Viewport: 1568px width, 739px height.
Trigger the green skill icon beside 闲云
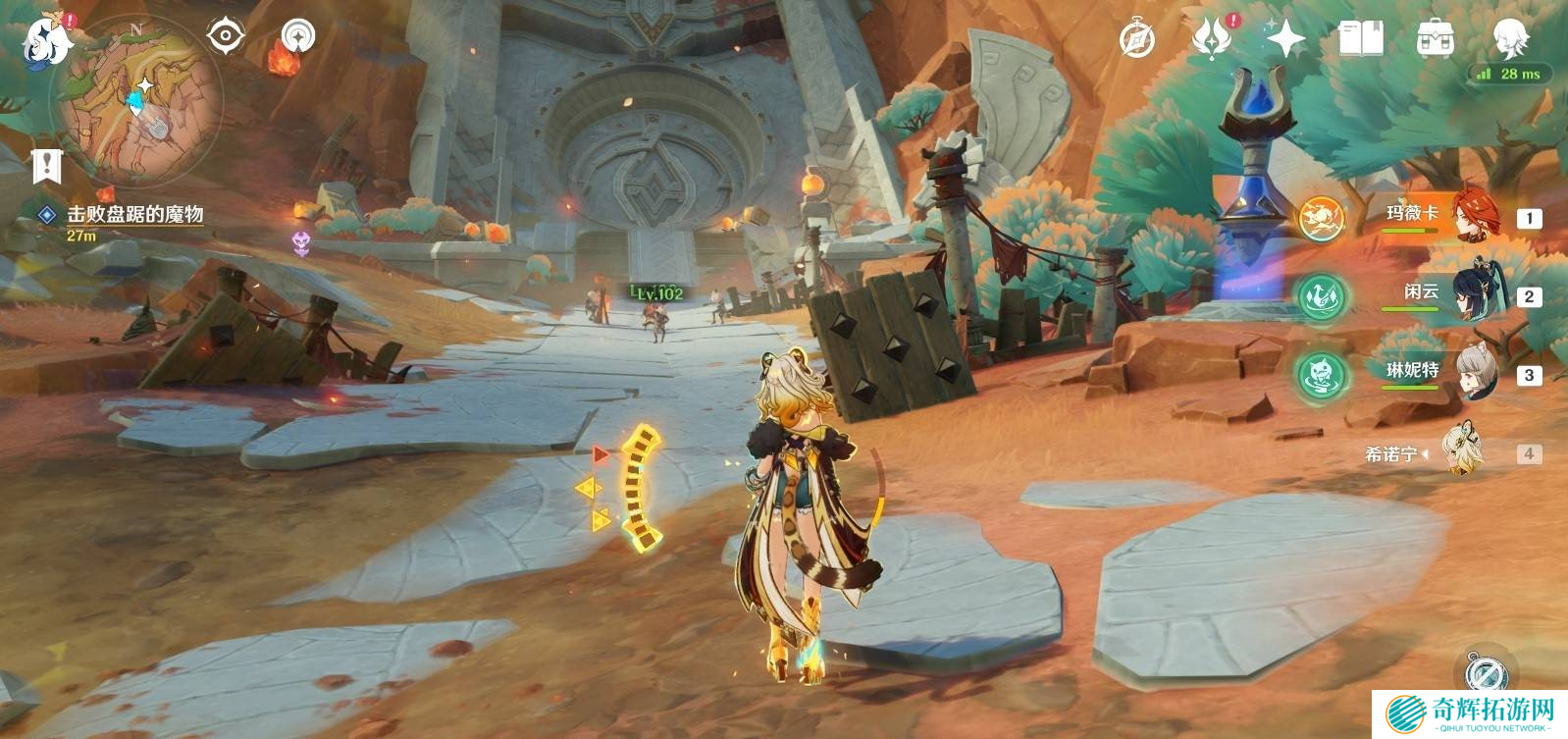pos(1322,296)
